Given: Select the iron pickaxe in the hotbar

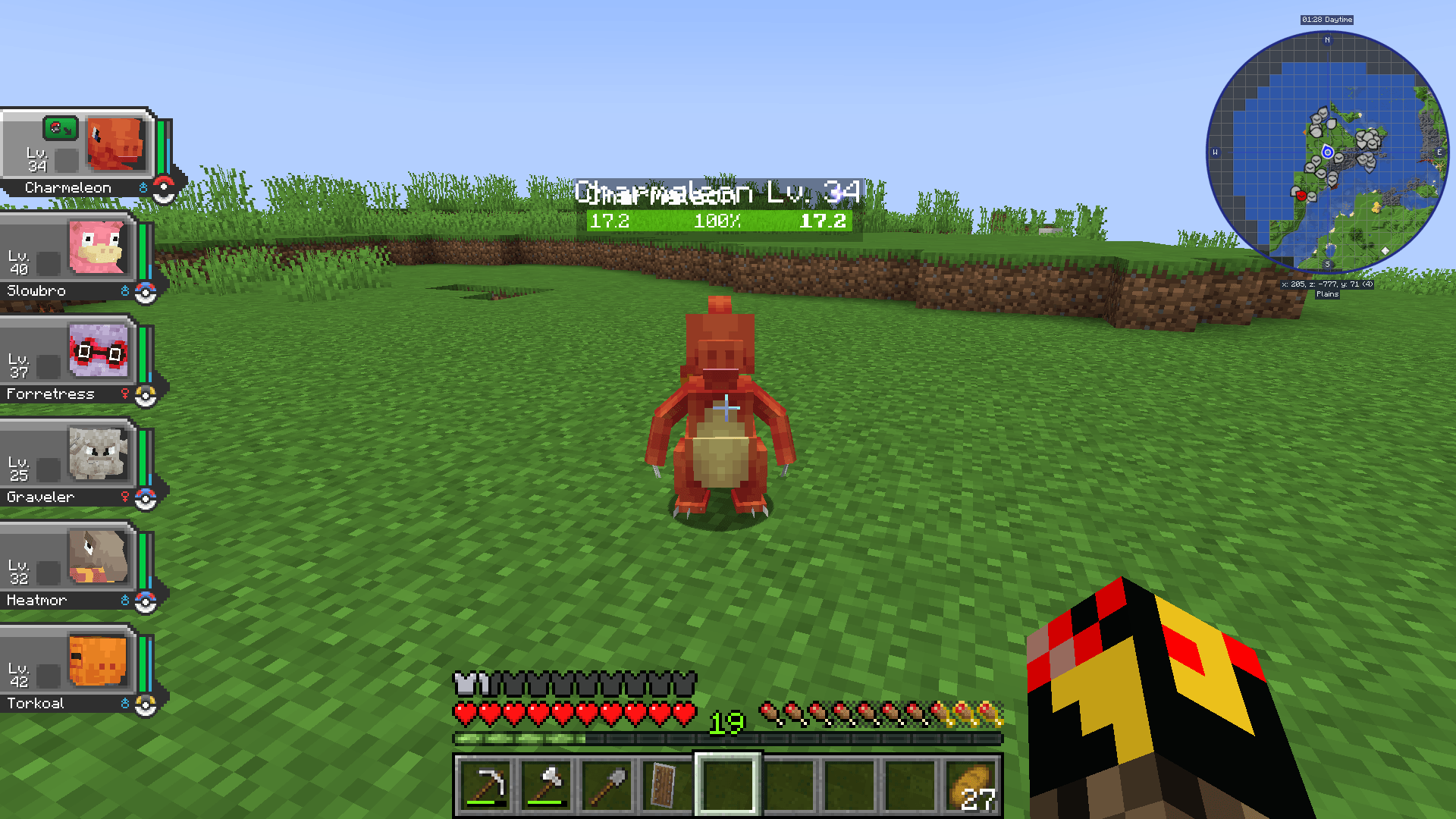Looking at the screenshot, I should tap(485, 786).
